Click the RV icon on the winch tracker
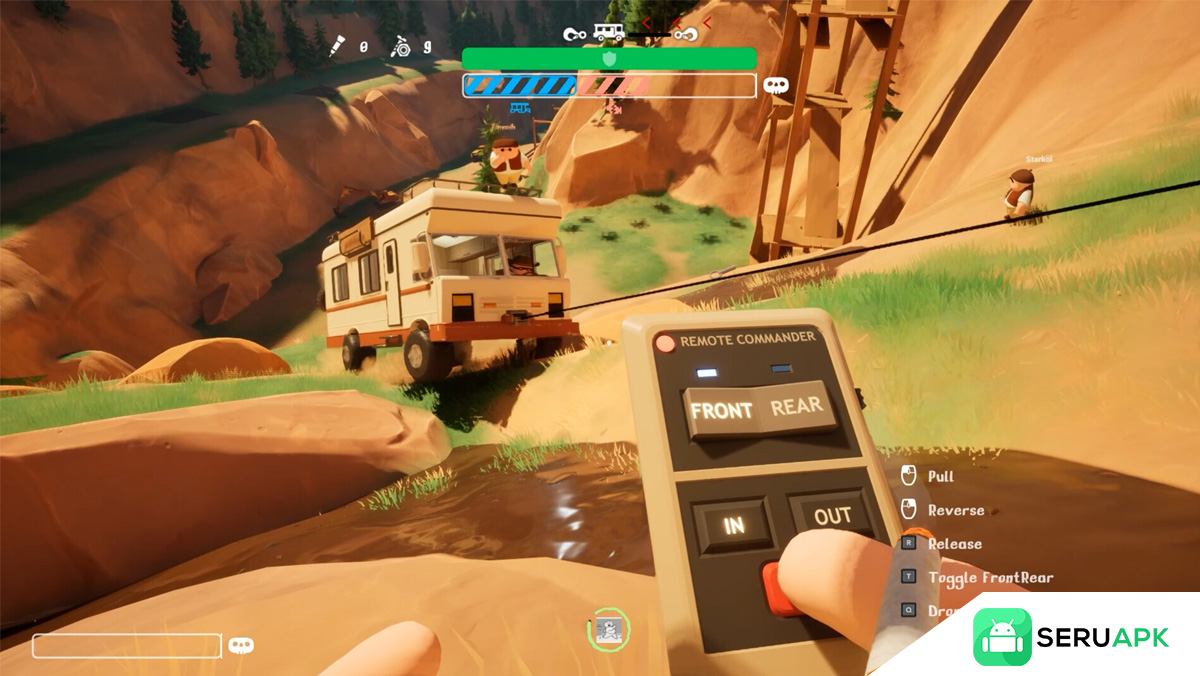This screenshot has height=676, width=1200. (x=608, y=31)
